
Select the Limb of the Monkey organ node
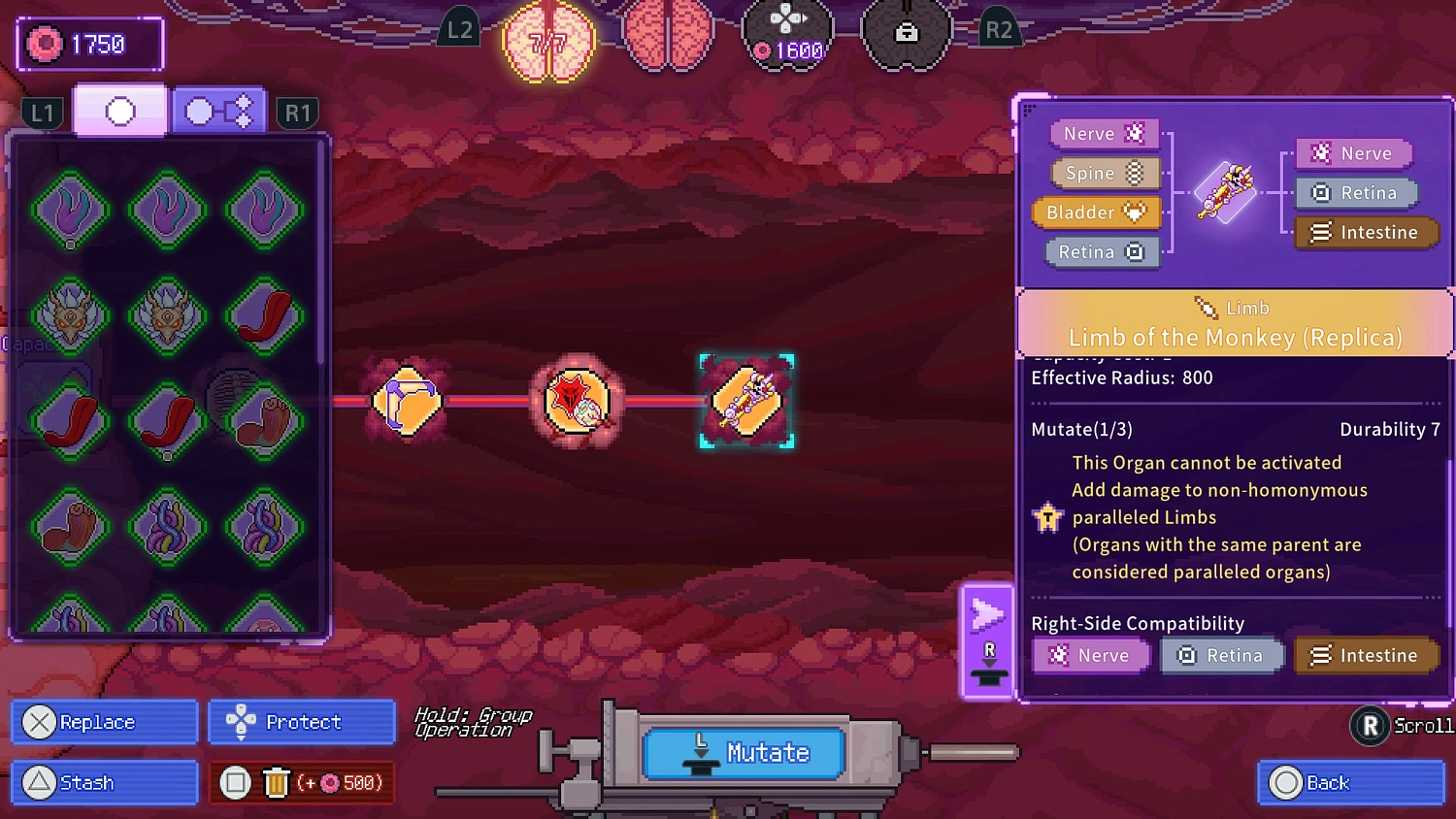[746, 401]
